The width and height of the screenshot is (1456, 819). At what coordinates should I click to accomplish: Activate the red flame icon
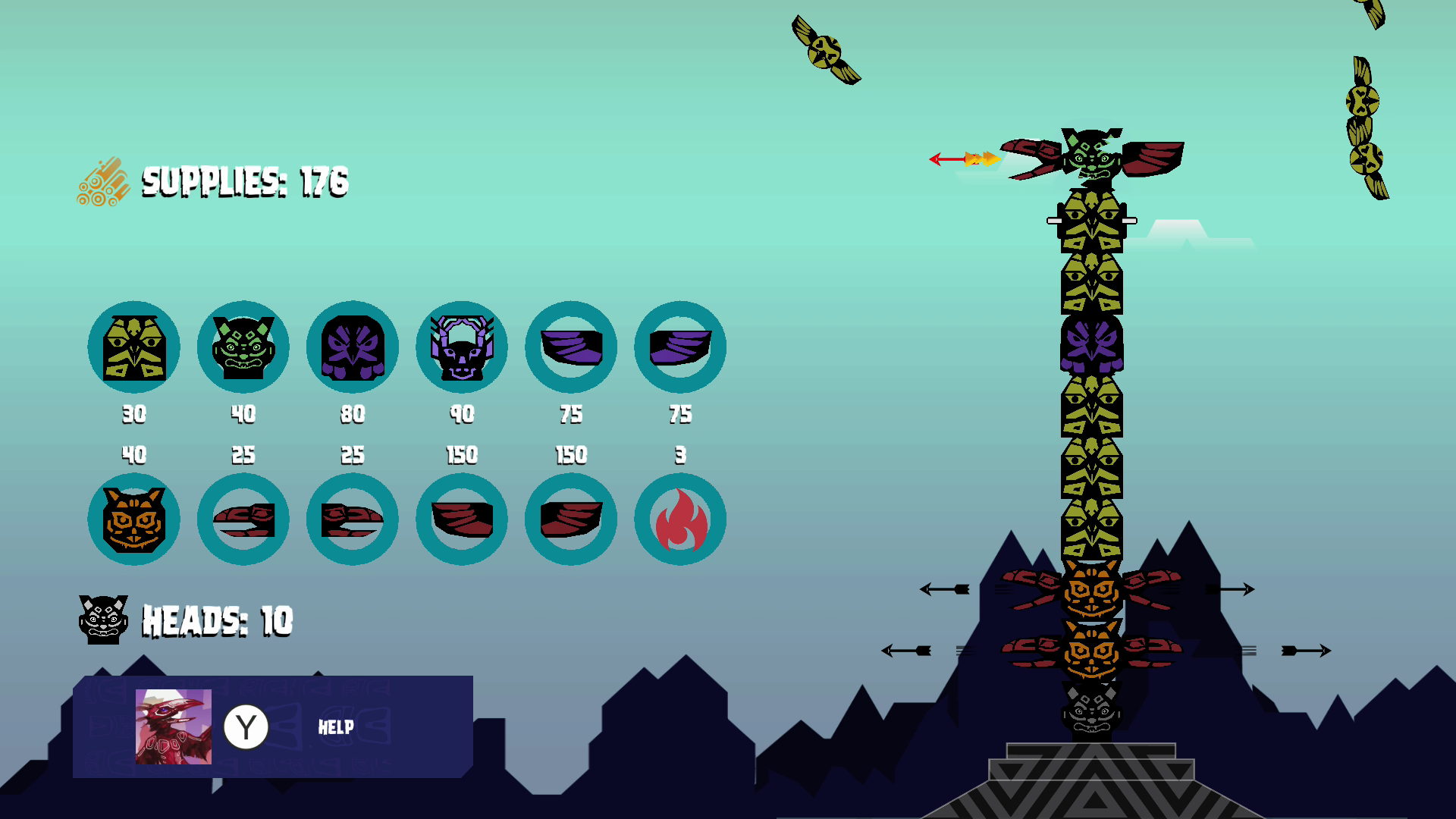click(x=680, y=519)
